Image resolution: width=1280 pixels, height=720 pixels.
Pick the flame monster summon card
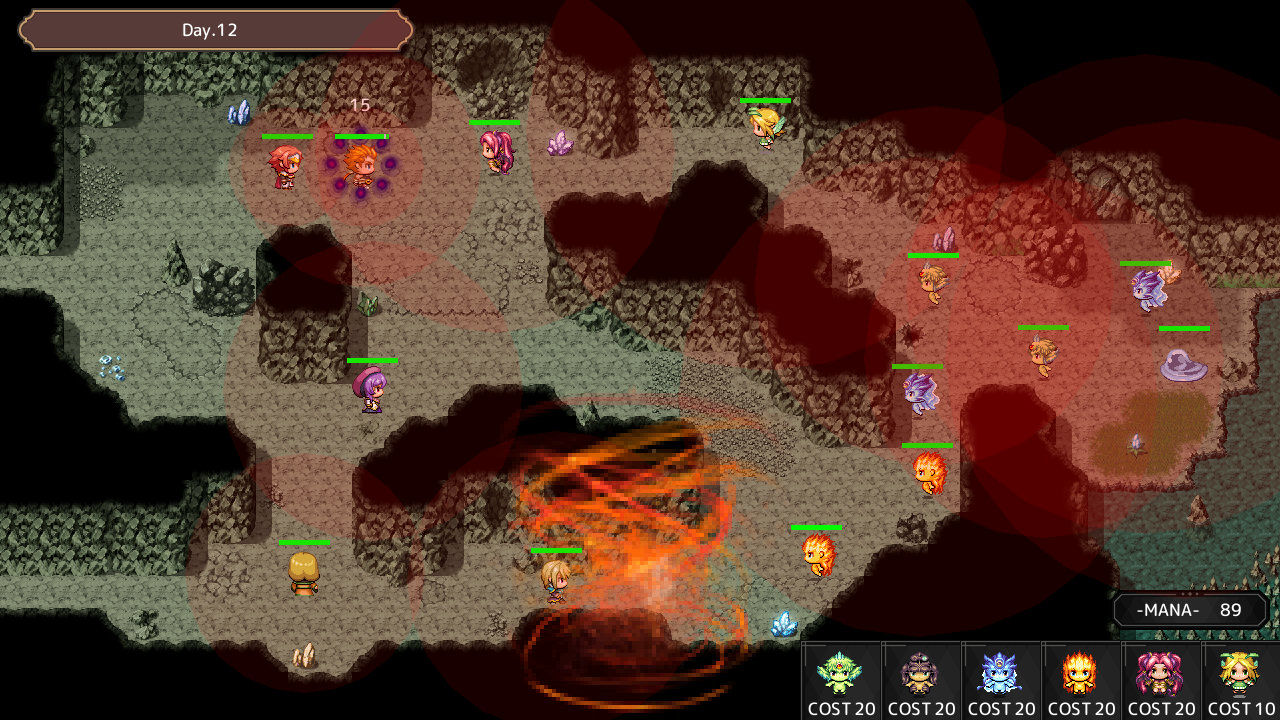[x=1080, y=680]
